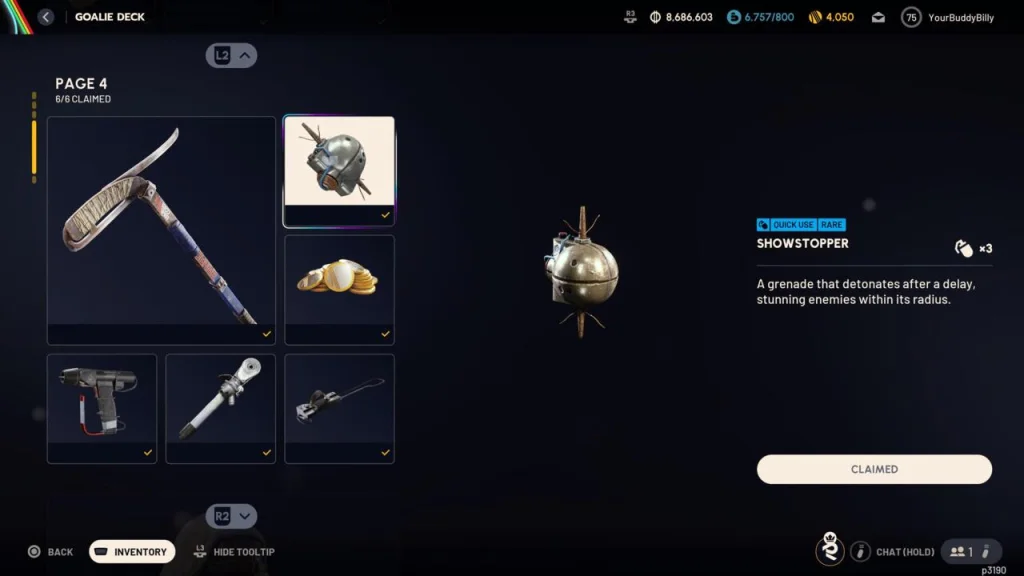Go to the previous deck page
The image size is (1024, 576).
232,56
